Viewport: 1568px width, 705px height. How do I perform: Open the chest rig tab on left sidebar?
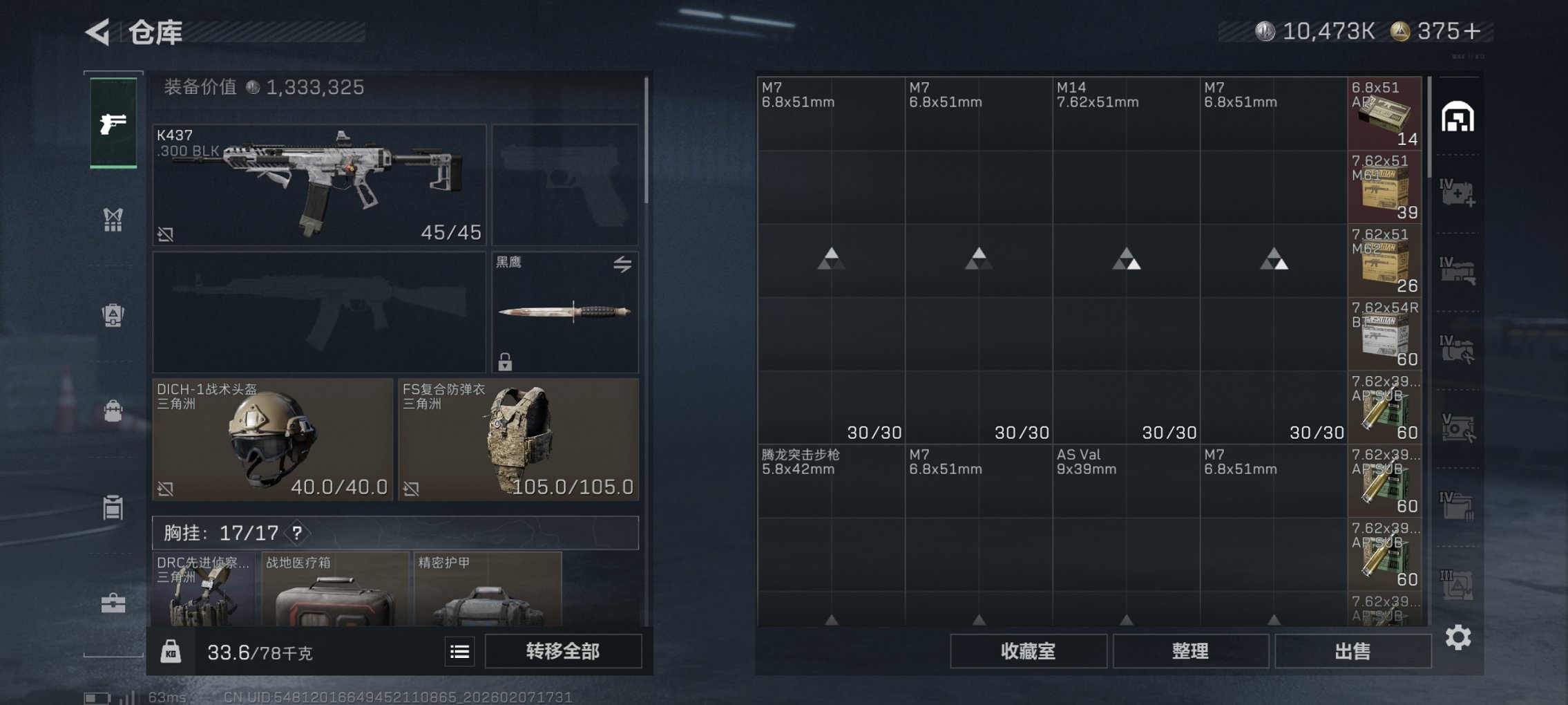click(x=113, y=220)
